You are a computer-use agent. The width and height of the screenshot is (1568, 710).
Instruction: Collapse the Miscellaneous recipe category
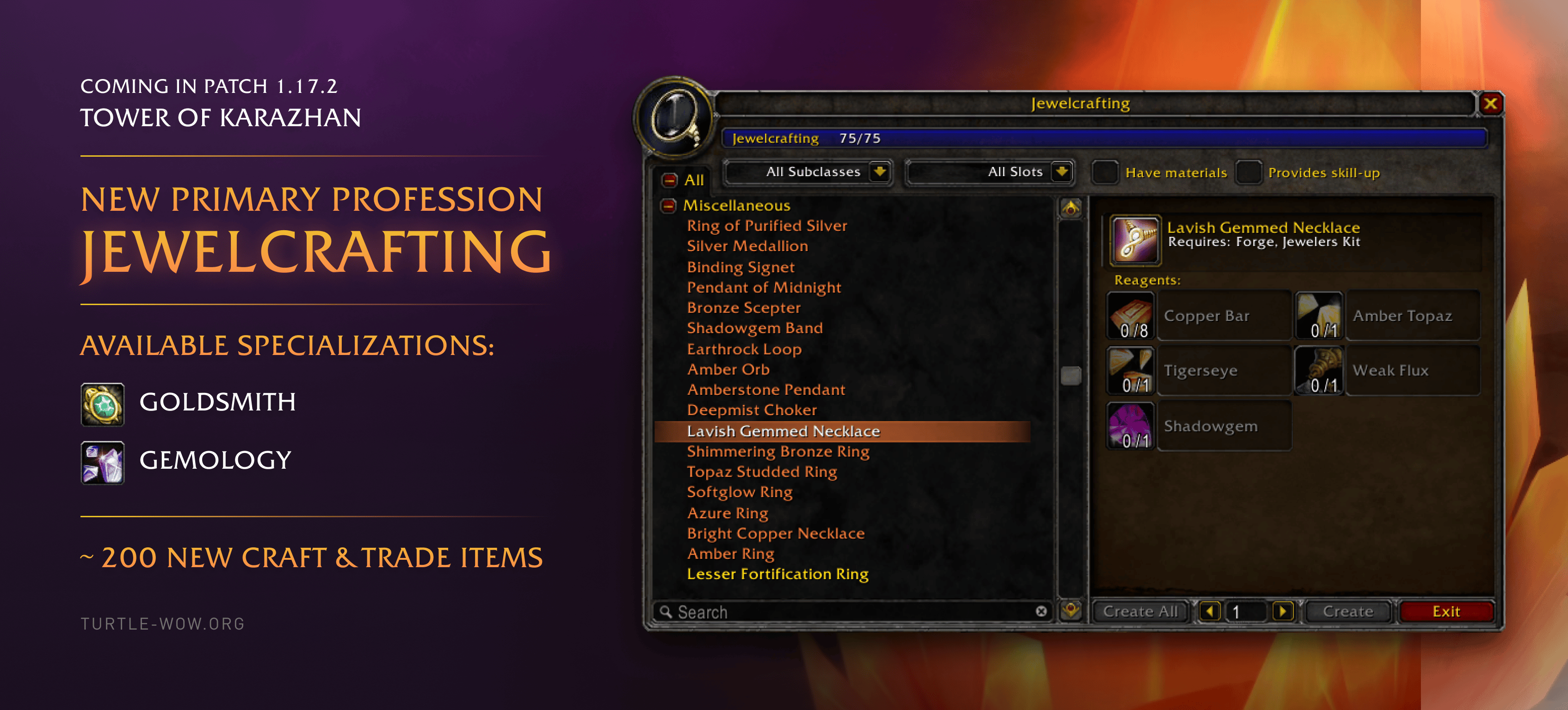tap(668, 206)
